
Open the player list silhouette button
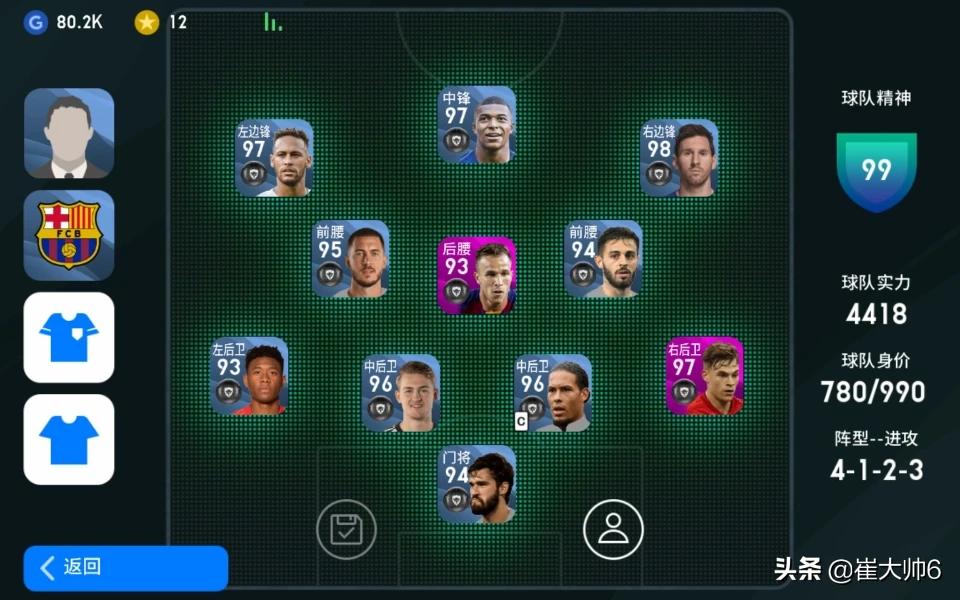pyautogui.click(x=613, y=529)
